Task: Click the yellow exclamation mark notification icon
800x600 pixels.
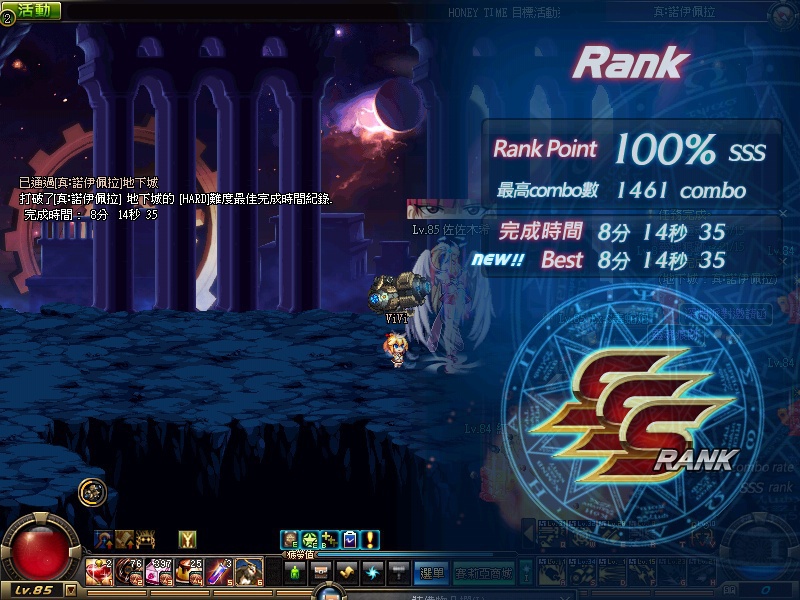Action: pyautogui.click(x=369, y=540)
